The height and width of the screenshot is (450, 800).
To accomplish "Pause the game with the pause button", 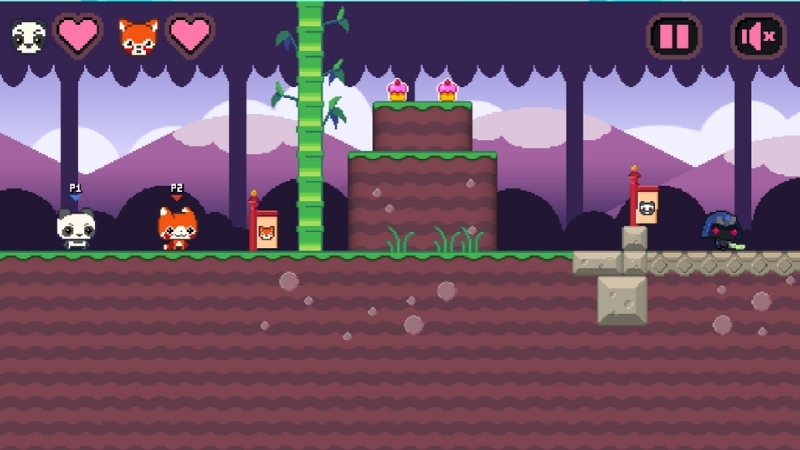I will 674,37.
